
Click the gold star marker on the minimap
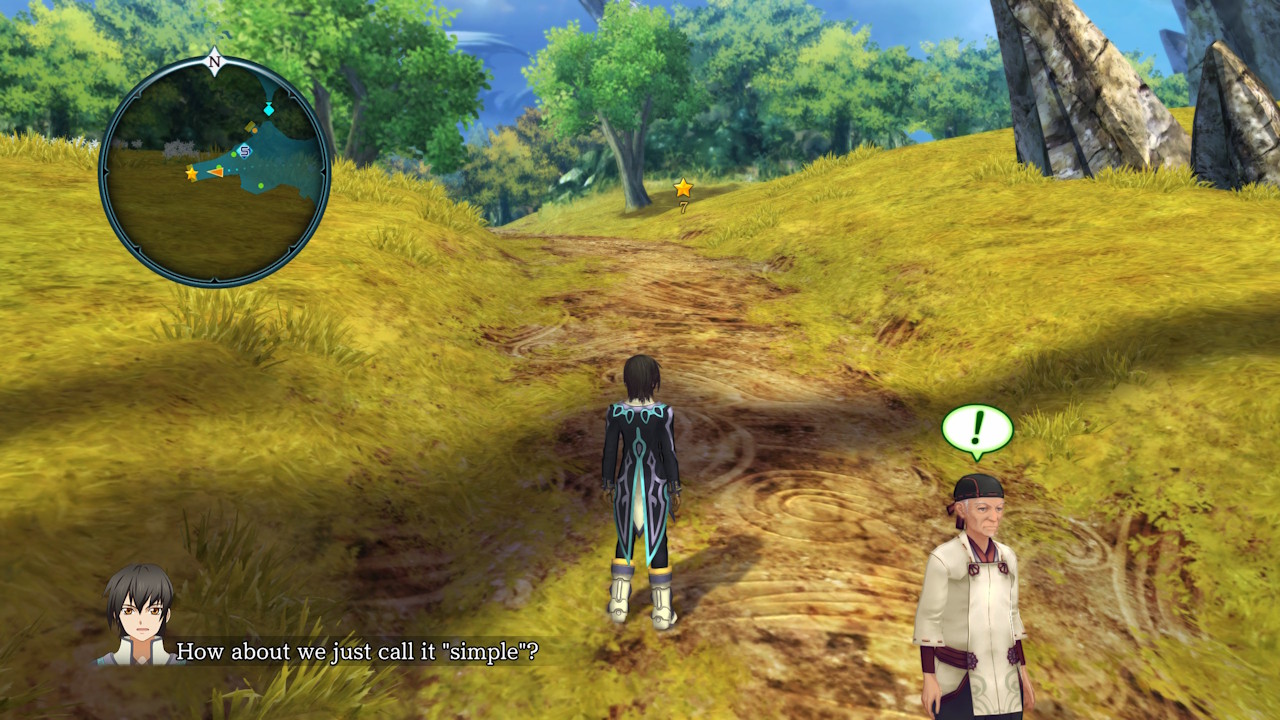[x=191, y=173]
